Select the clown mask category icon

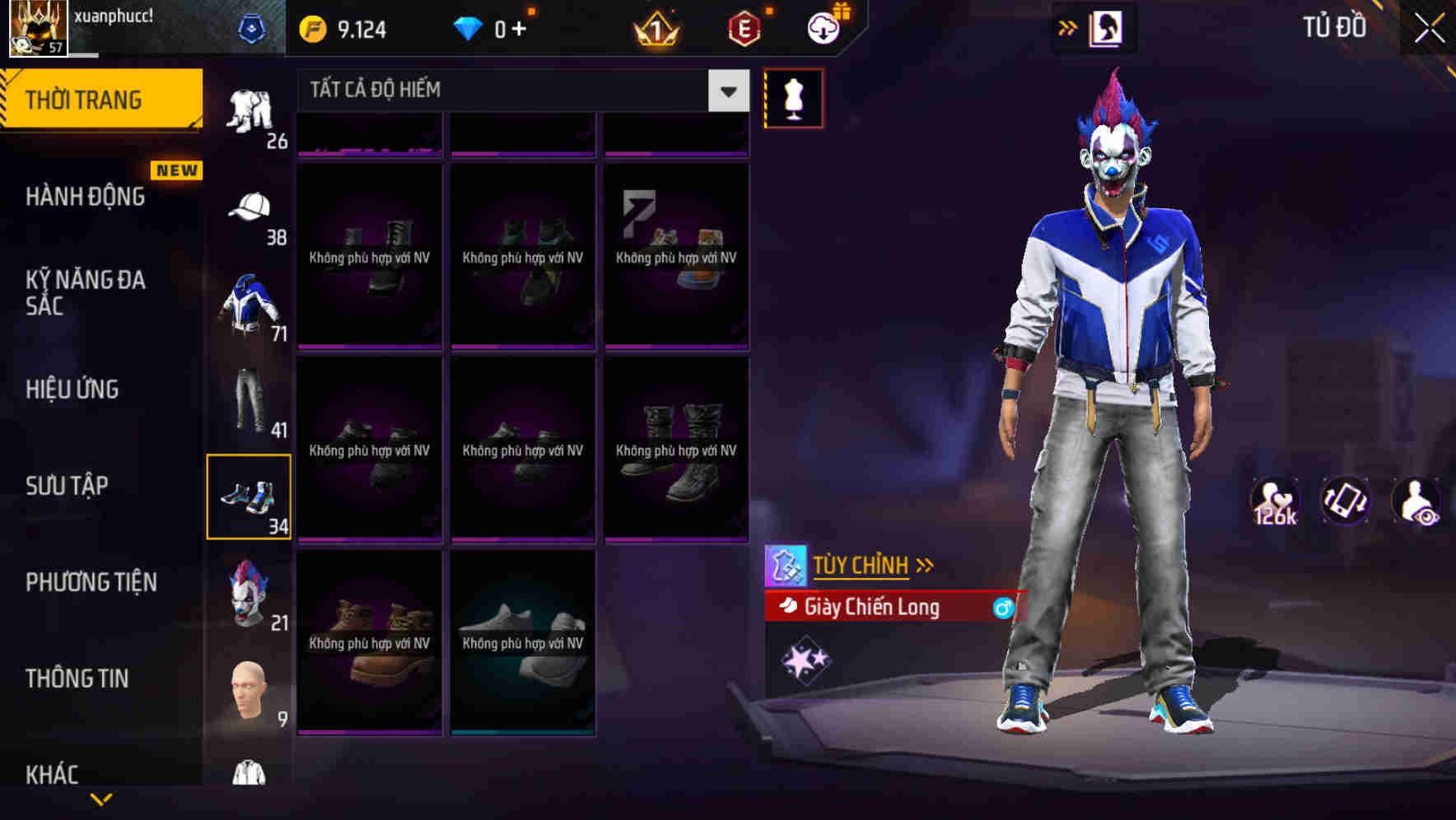click(x=250, y=589)
